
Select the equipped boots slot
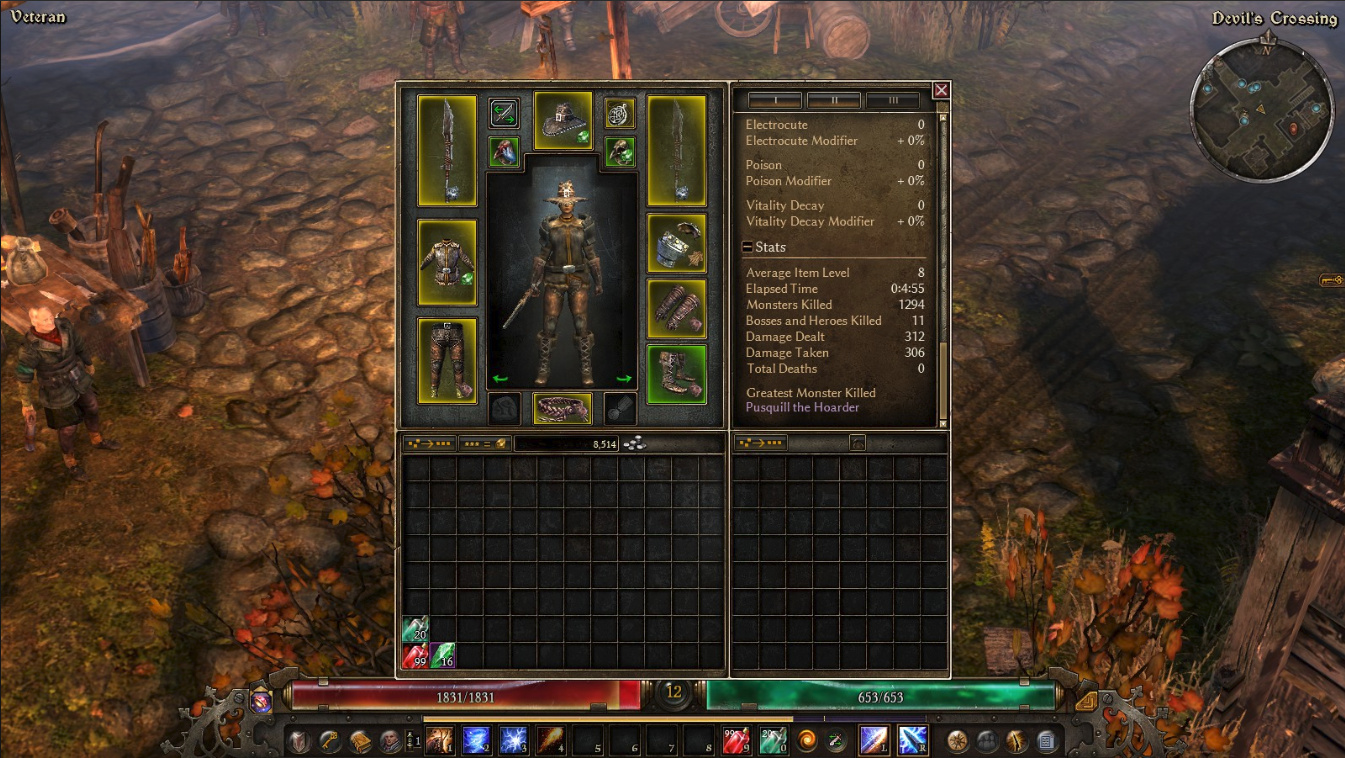tap(676, 374)
